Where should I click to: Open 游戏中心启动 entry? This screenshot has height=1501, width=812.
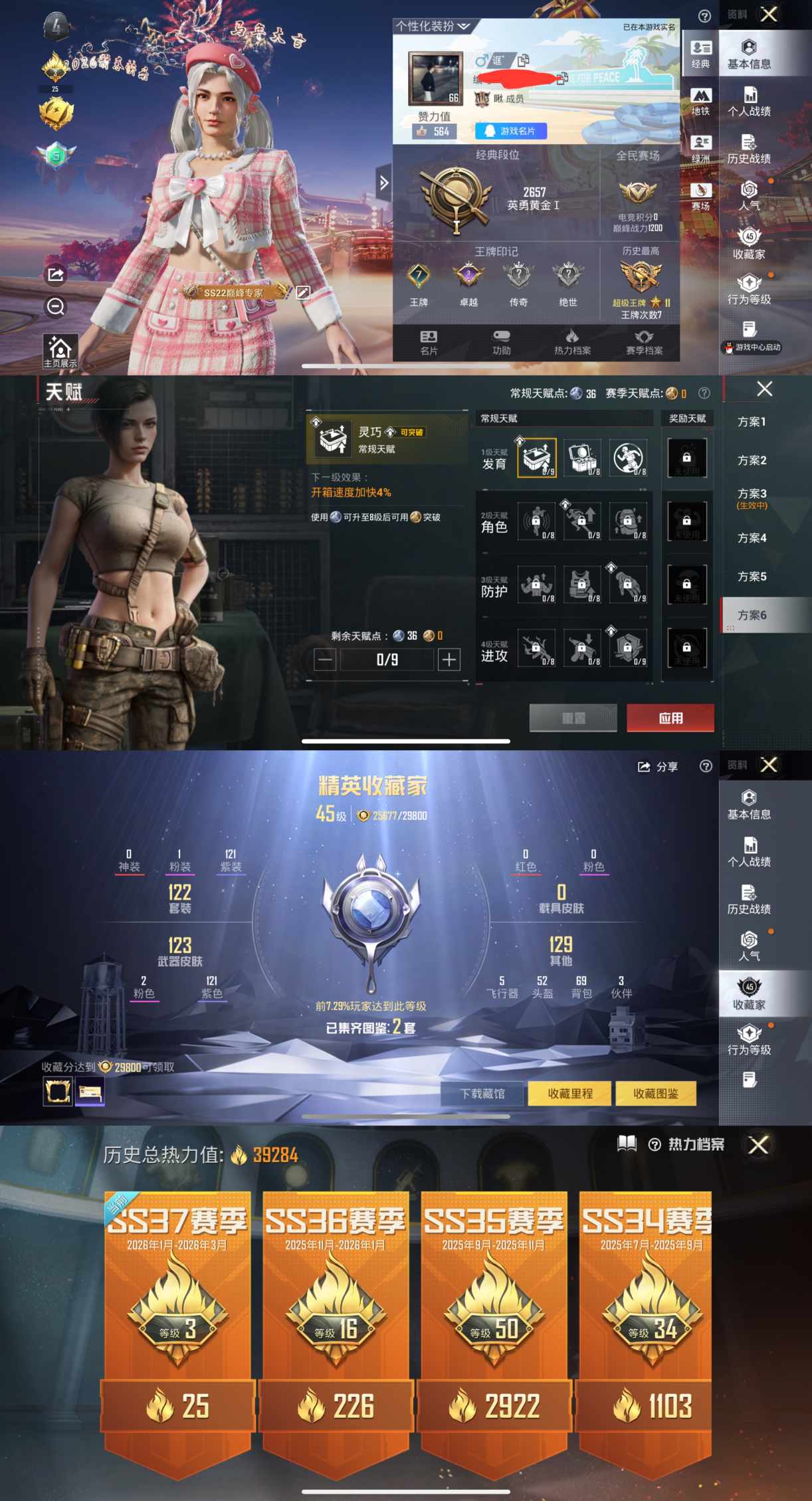point(752,347)
